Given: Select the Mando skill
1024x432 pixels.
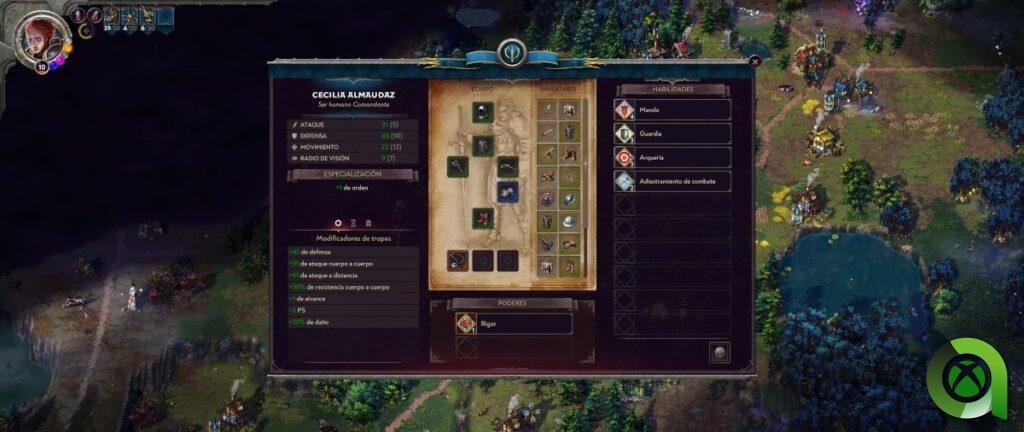Looking at the screenshot, I should pos(672,110).
